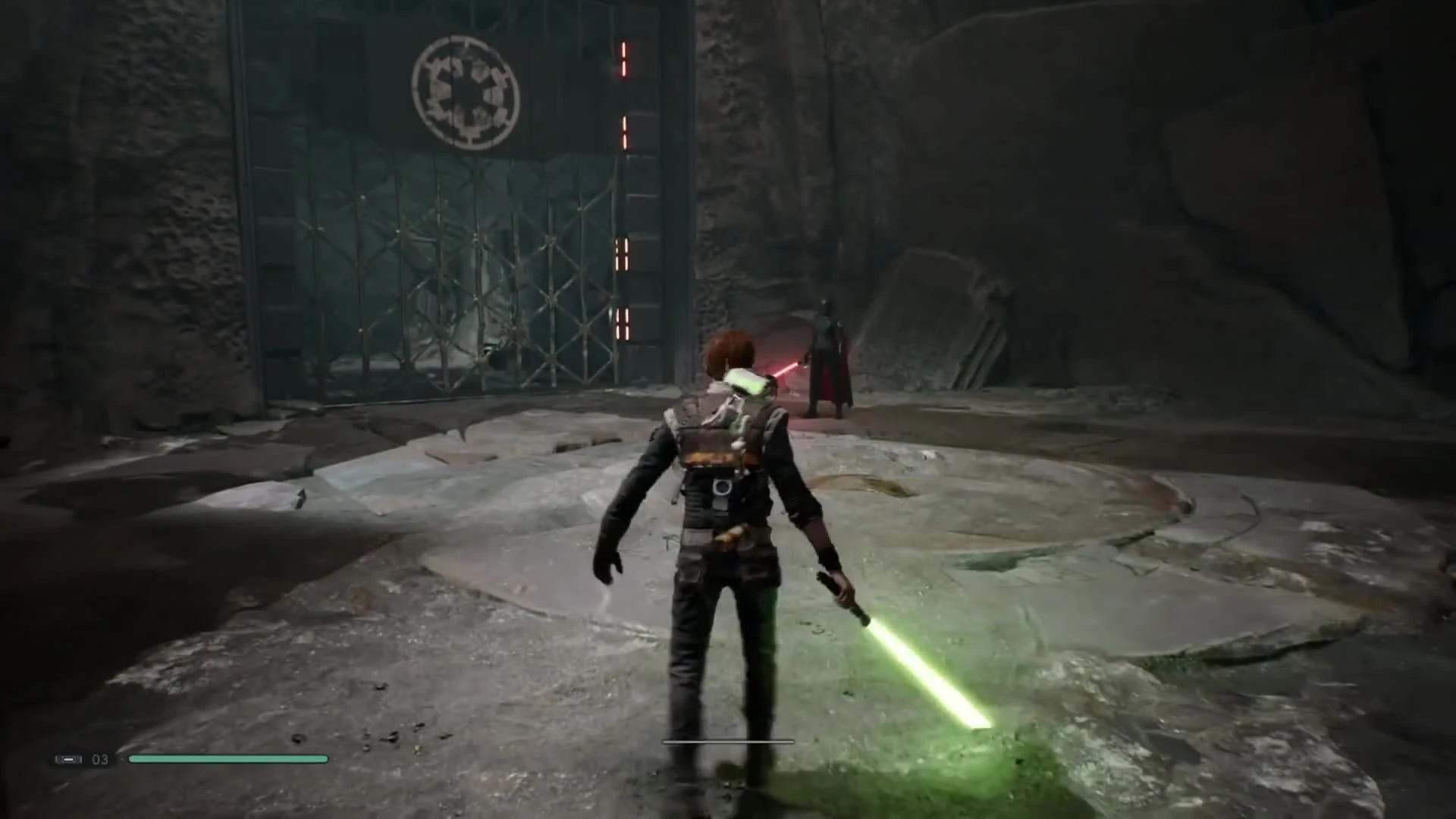The width and height of the screenshot is (1456, 819).
Task: Click the green health bar
Action: [227, 759]
